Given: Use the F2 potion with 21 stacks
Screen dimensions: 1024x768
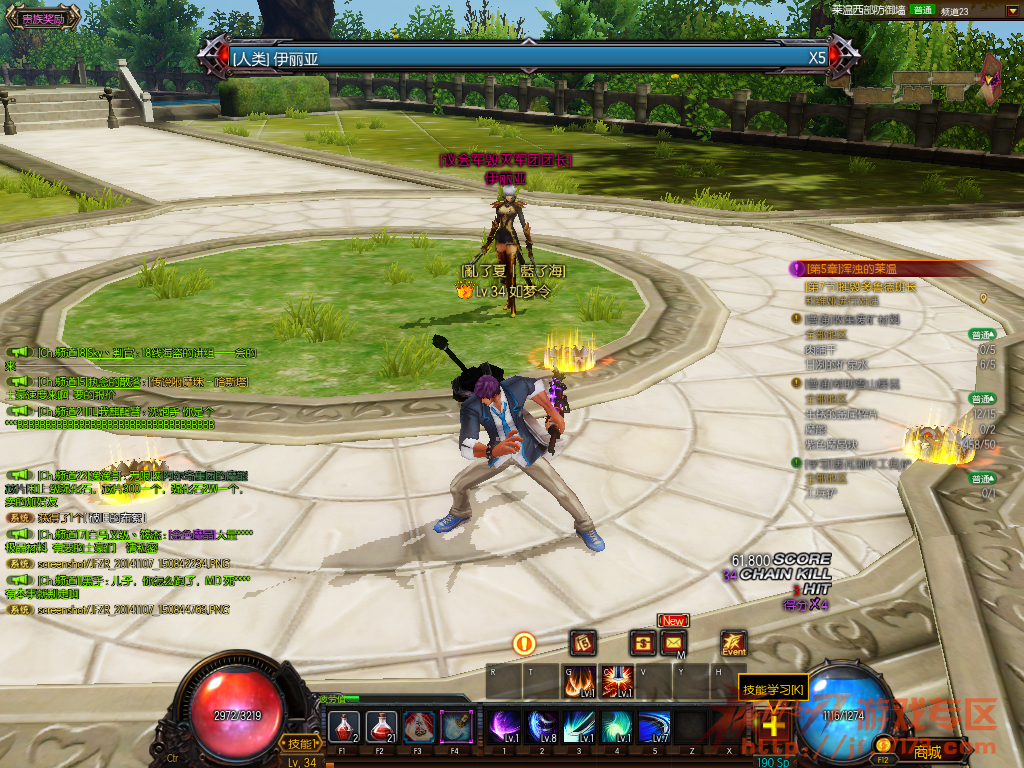Looking at the screenshot, I should click(x=381, y=724).
